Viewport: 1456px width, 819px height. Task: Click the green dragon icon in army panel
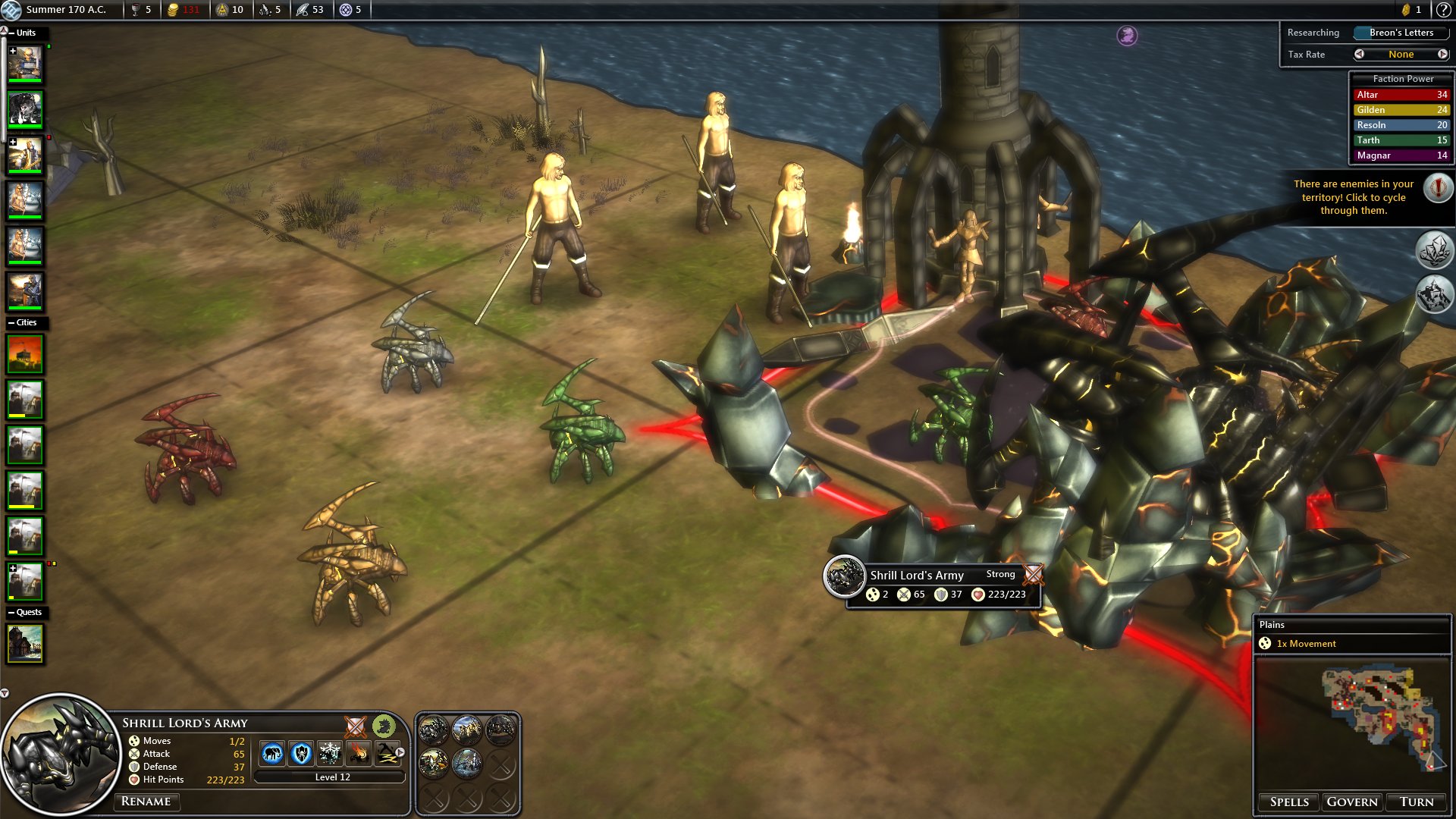pos(384,726)
